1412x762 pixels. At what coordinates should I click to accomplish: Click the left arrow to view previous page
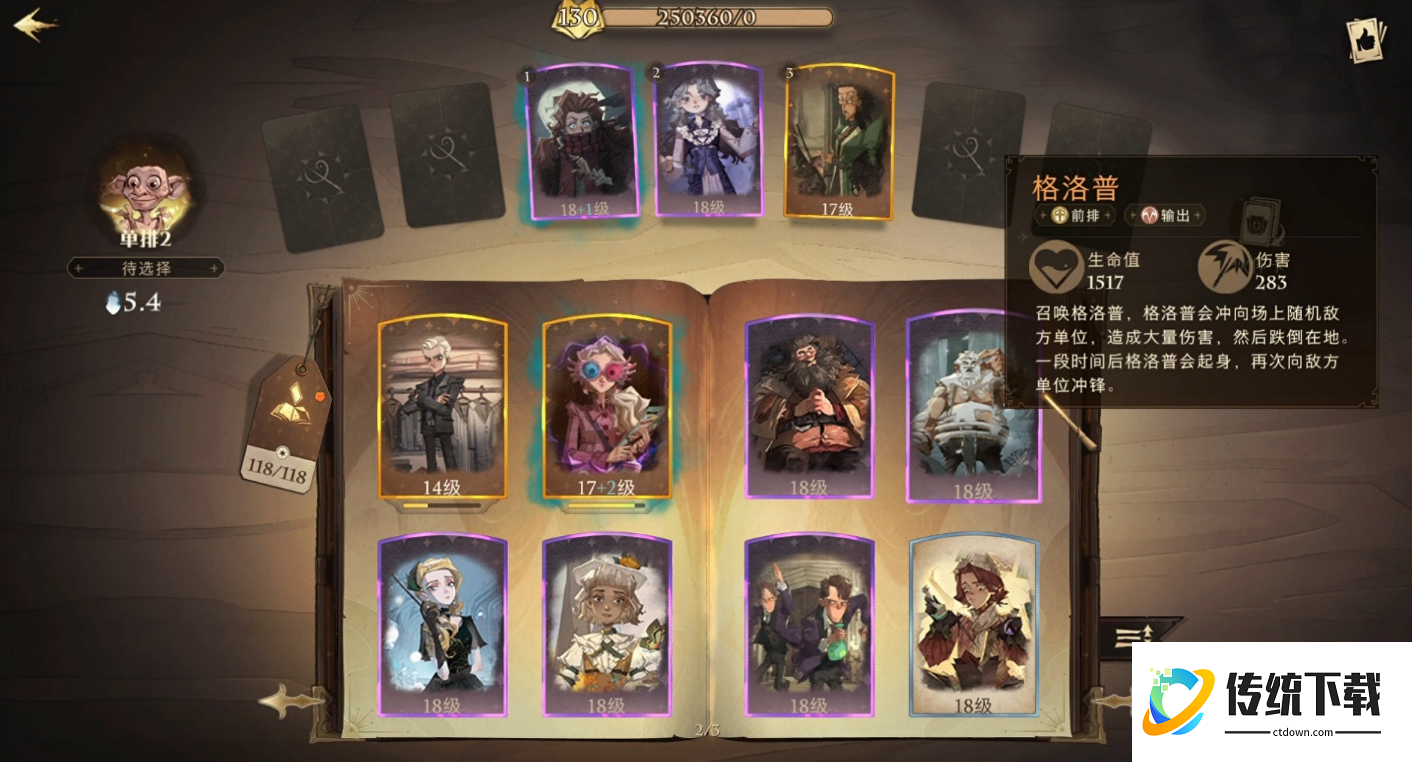[292, 700]
